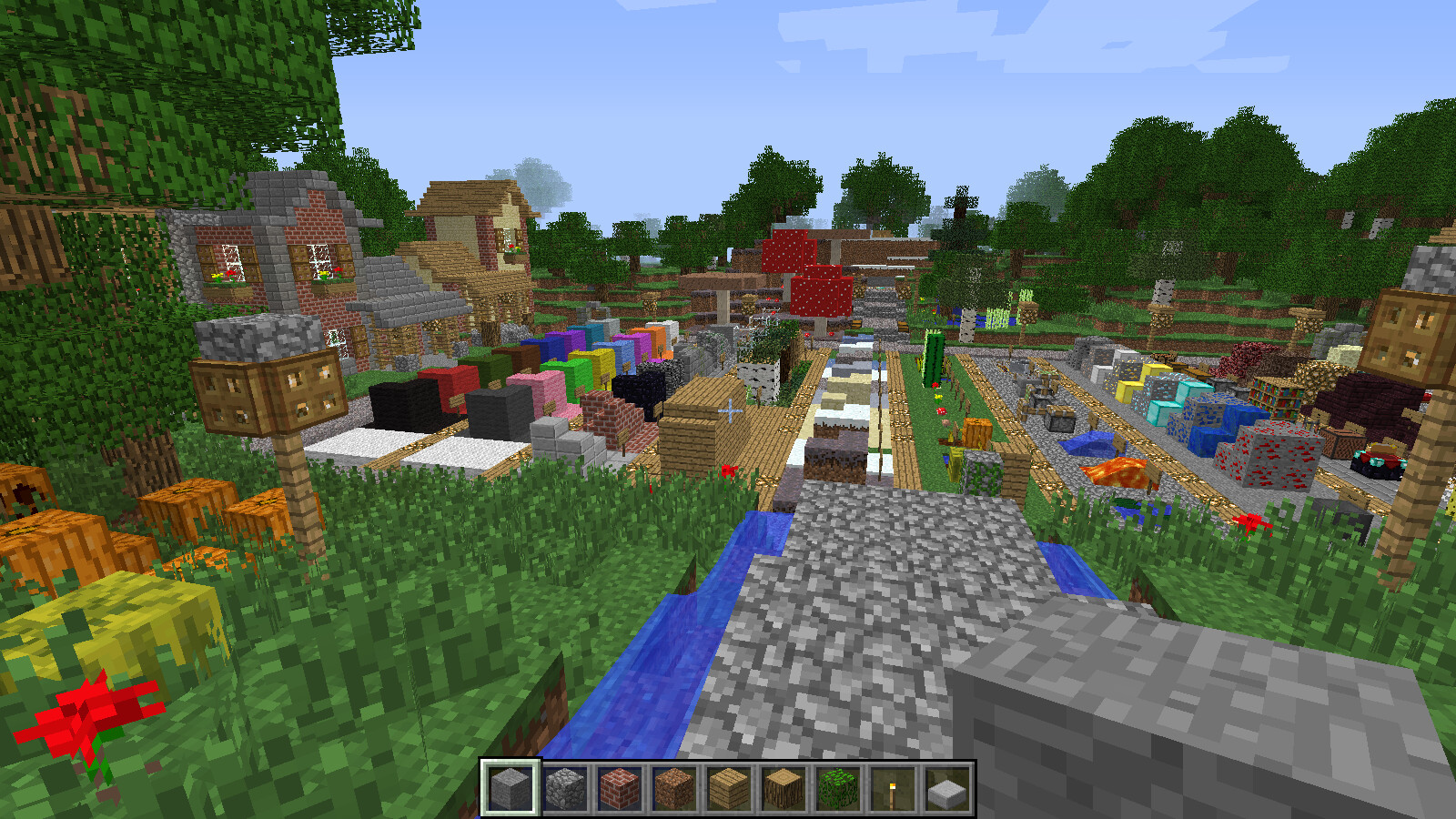Select the cobblestone block hotbar slot
This screenshot has height=819, width=1456.
[x=567, y=788]
